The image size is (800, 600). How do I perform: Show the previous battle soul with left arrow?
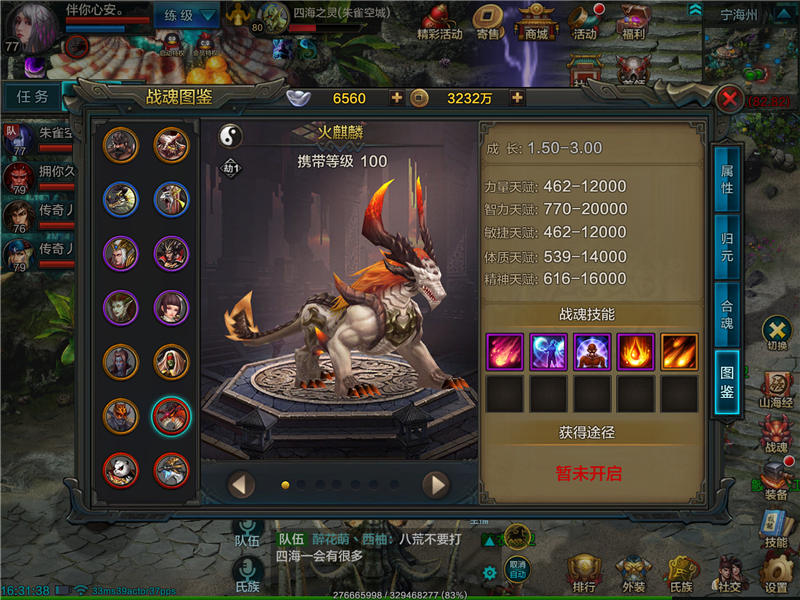coord(242,485)
